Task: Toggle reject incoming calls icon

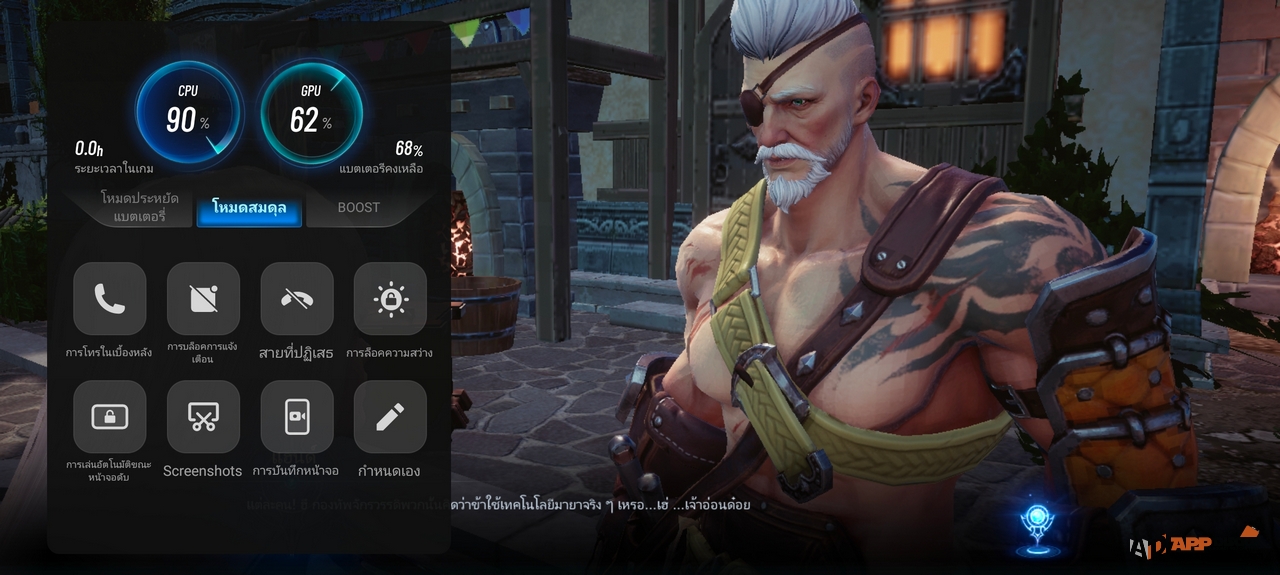Action: pos(296,299)
